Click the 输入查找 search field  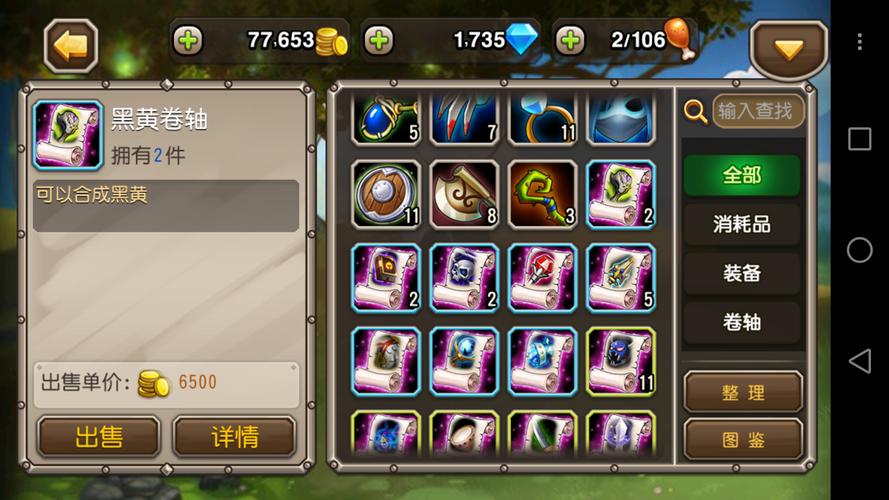(x=757, y=111)
